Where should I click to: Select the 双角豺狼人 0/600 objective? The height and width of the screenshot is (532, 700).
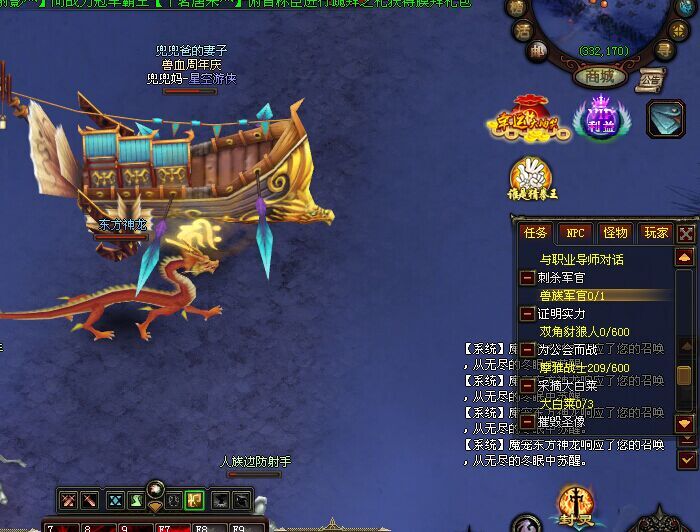[585, 332]
